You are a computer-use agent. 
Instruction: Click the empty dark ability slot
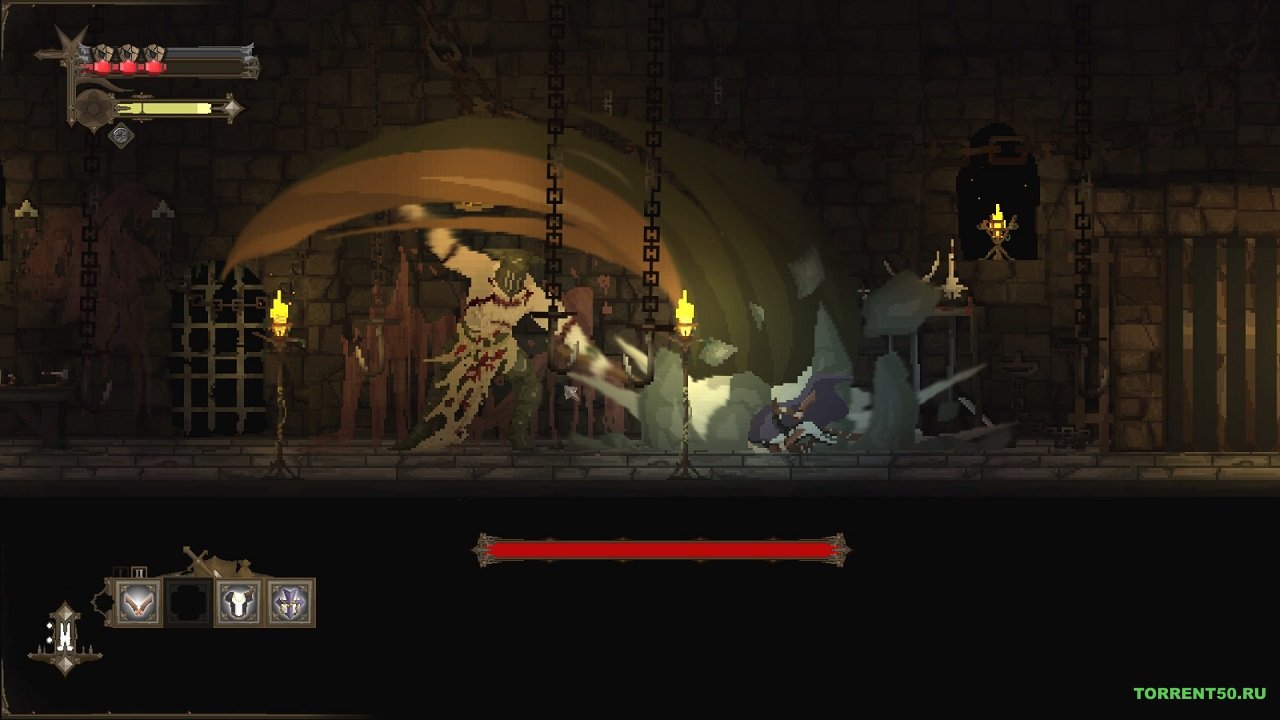pyautogui.click(x=189, y=602)
